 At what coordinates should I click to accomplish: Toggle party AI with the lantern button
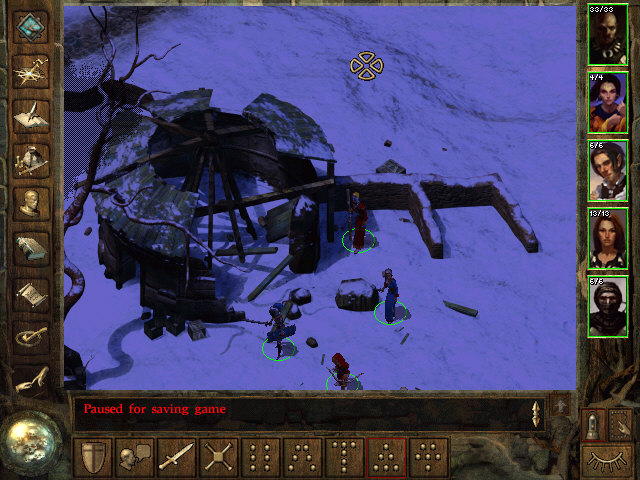[x=594, y=424]
